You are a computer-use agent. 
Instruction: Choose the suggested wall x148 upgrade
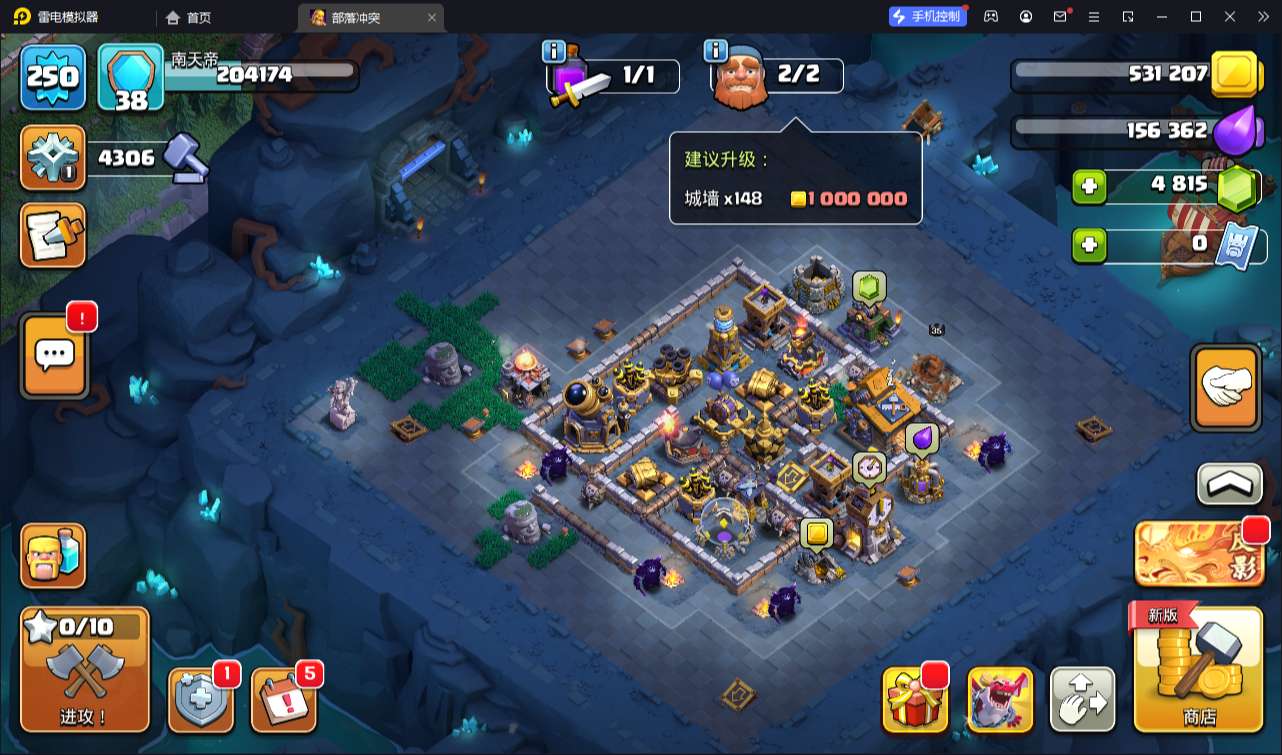[x=795, y=199]
